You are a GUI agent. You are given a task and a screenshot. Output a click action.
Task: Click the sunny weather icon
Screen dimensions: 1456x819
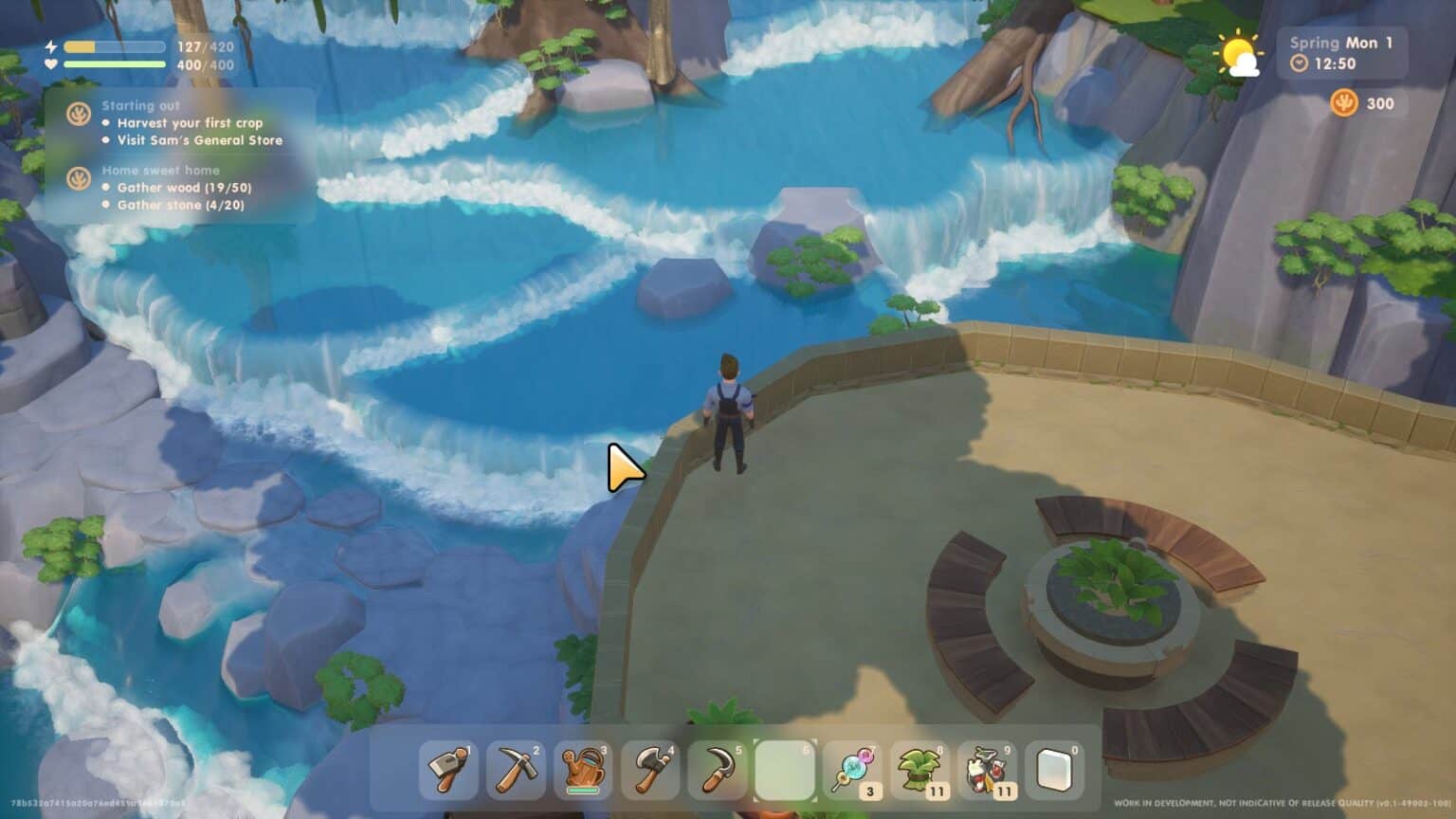[1239, 57]
